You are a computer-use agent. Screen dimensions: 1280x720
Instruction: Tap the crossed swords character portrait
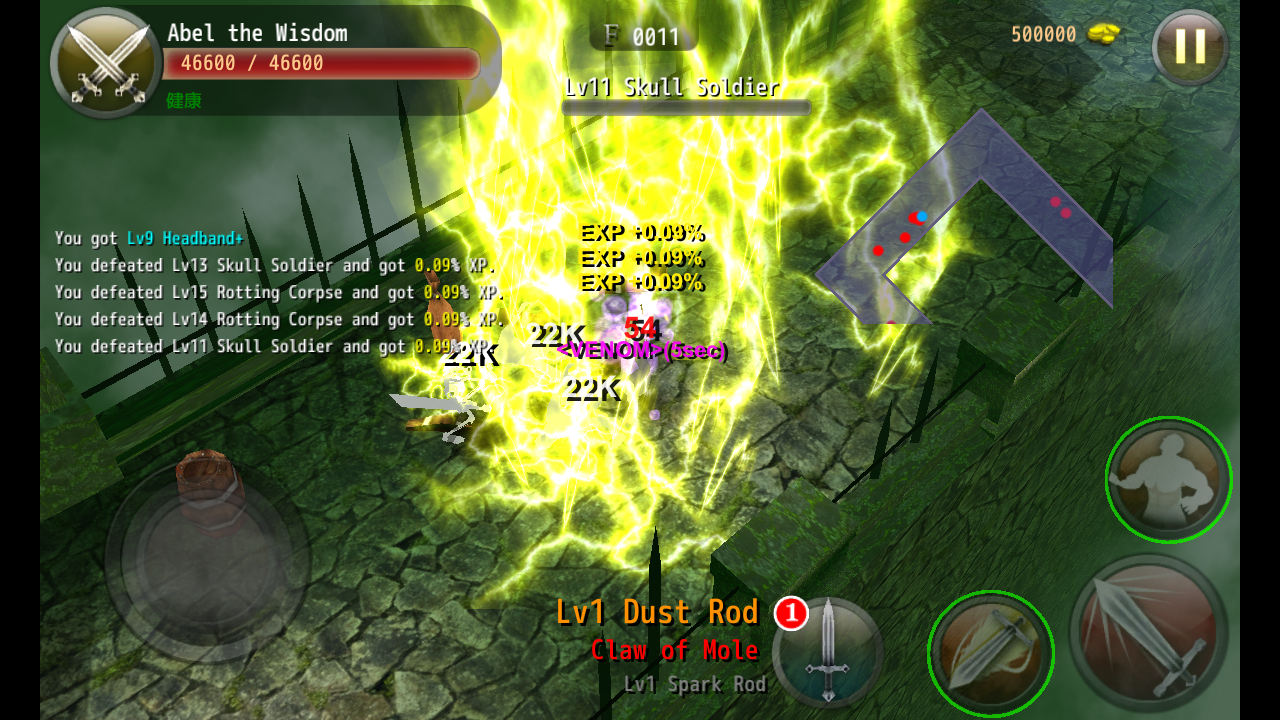107,63
